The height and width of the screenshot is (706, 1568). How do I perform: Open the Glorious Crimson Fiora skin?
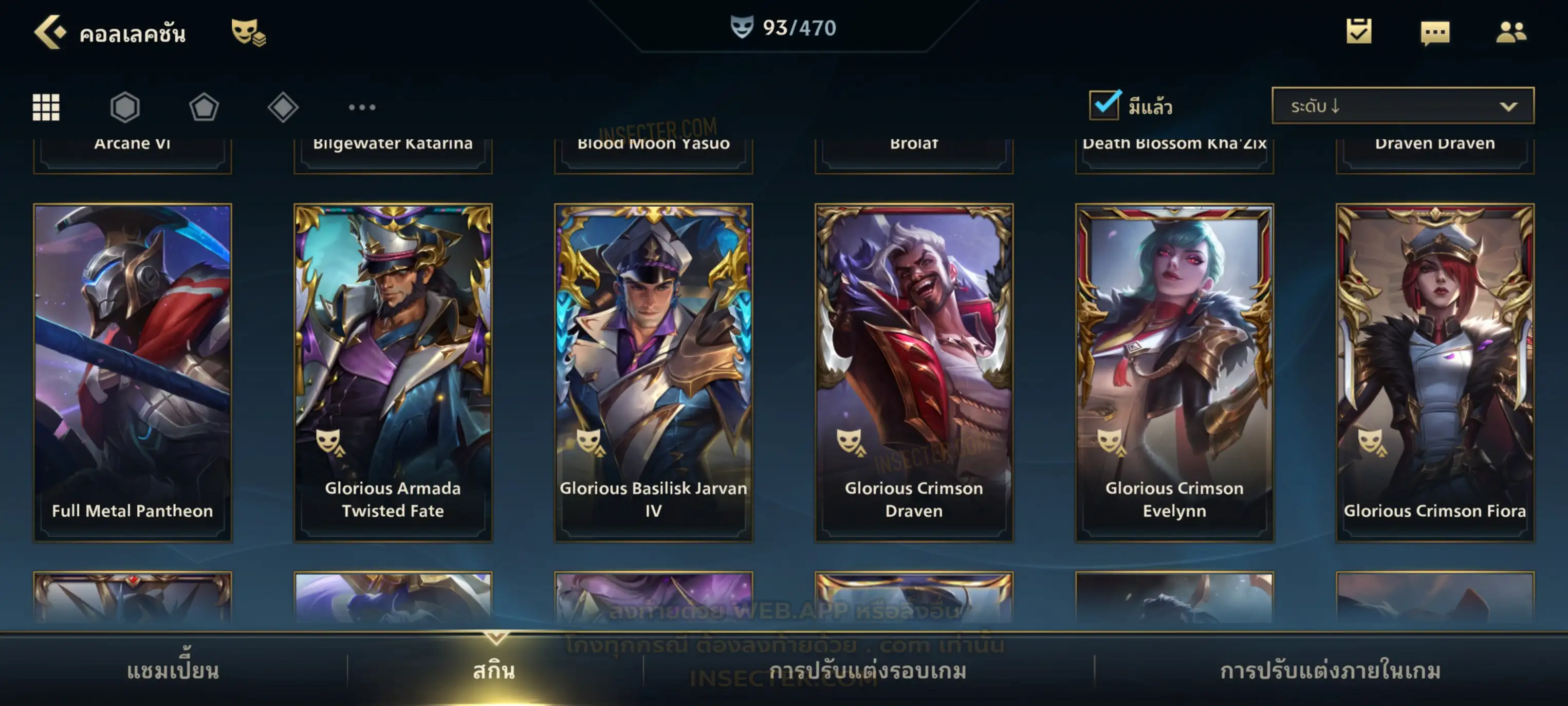(1435, 372)
